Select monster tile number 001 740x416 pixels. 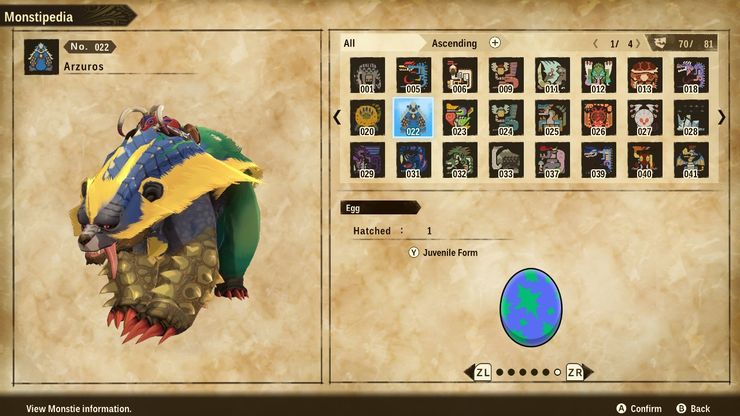point(367,75)
